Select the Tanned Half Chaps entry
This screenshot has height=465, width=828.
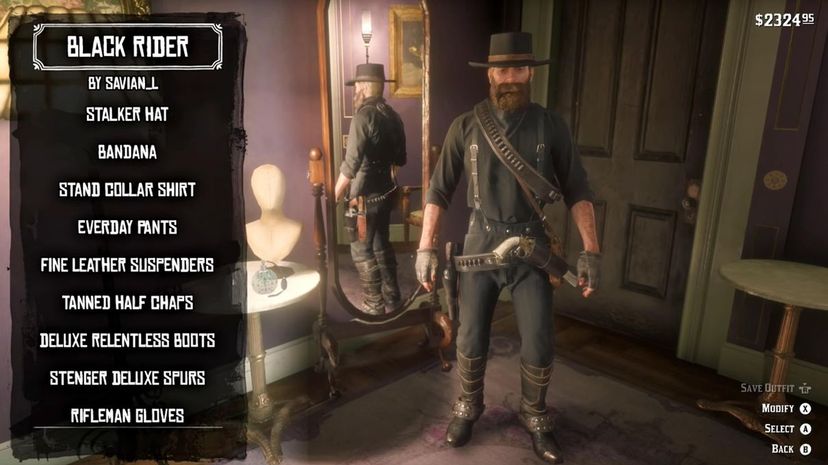click(x=127, y=303)
